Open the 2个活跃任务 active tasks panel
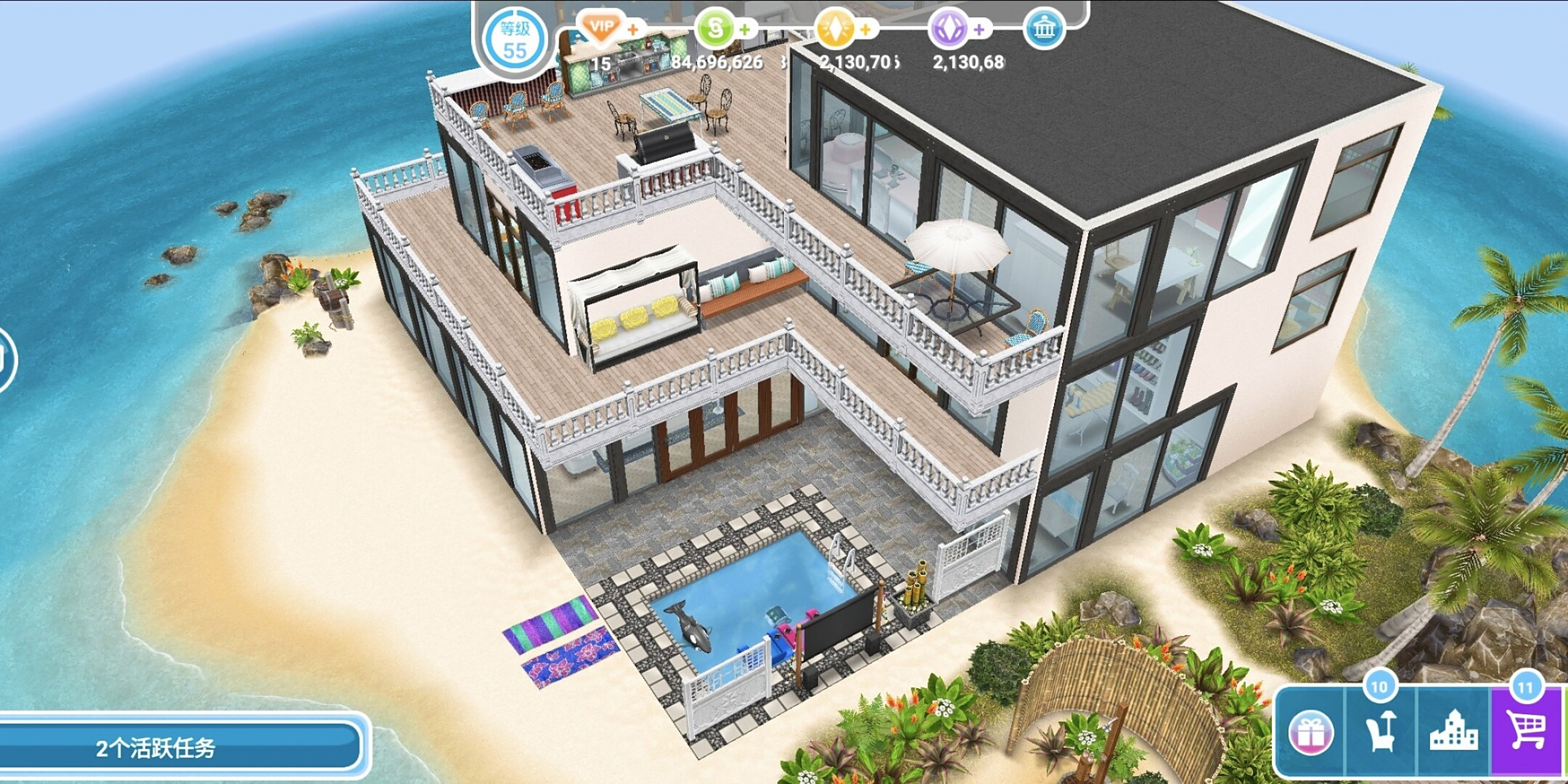 tap(178, 747)
